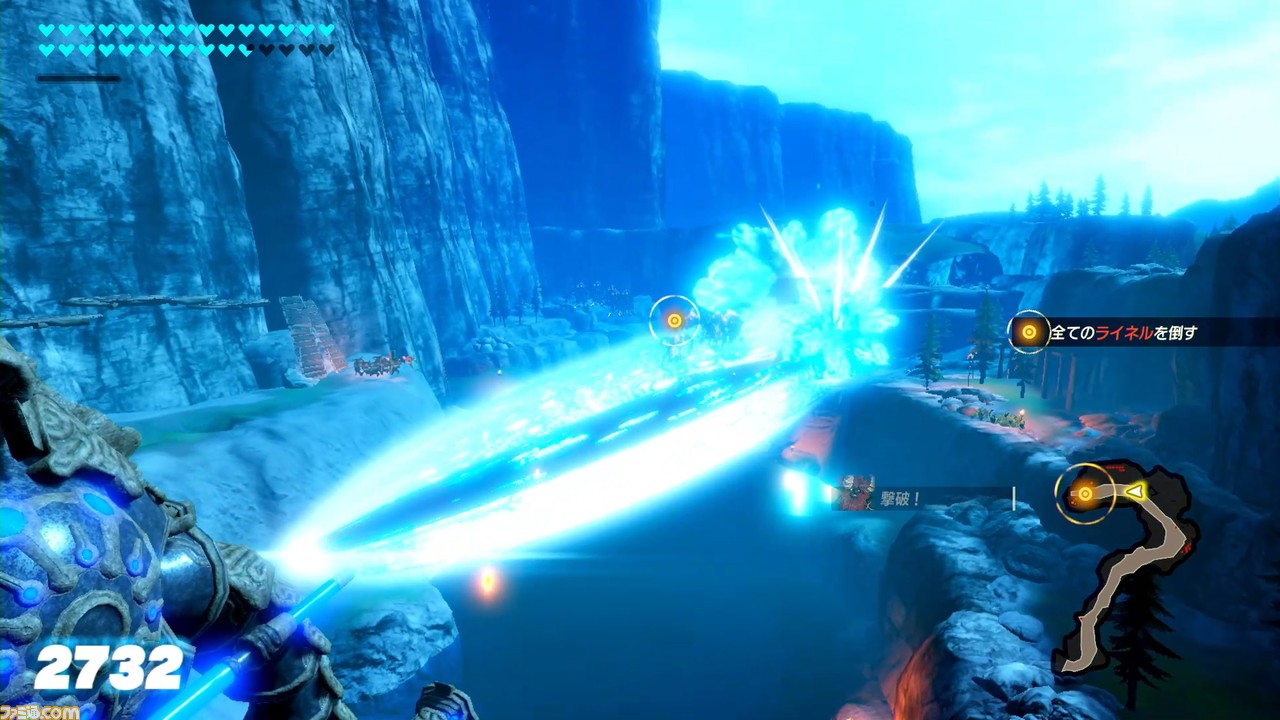Click the defeat all Lynels objective tracker
The height and width of the screenshot is (720, 1280).
pos(1140,332)
